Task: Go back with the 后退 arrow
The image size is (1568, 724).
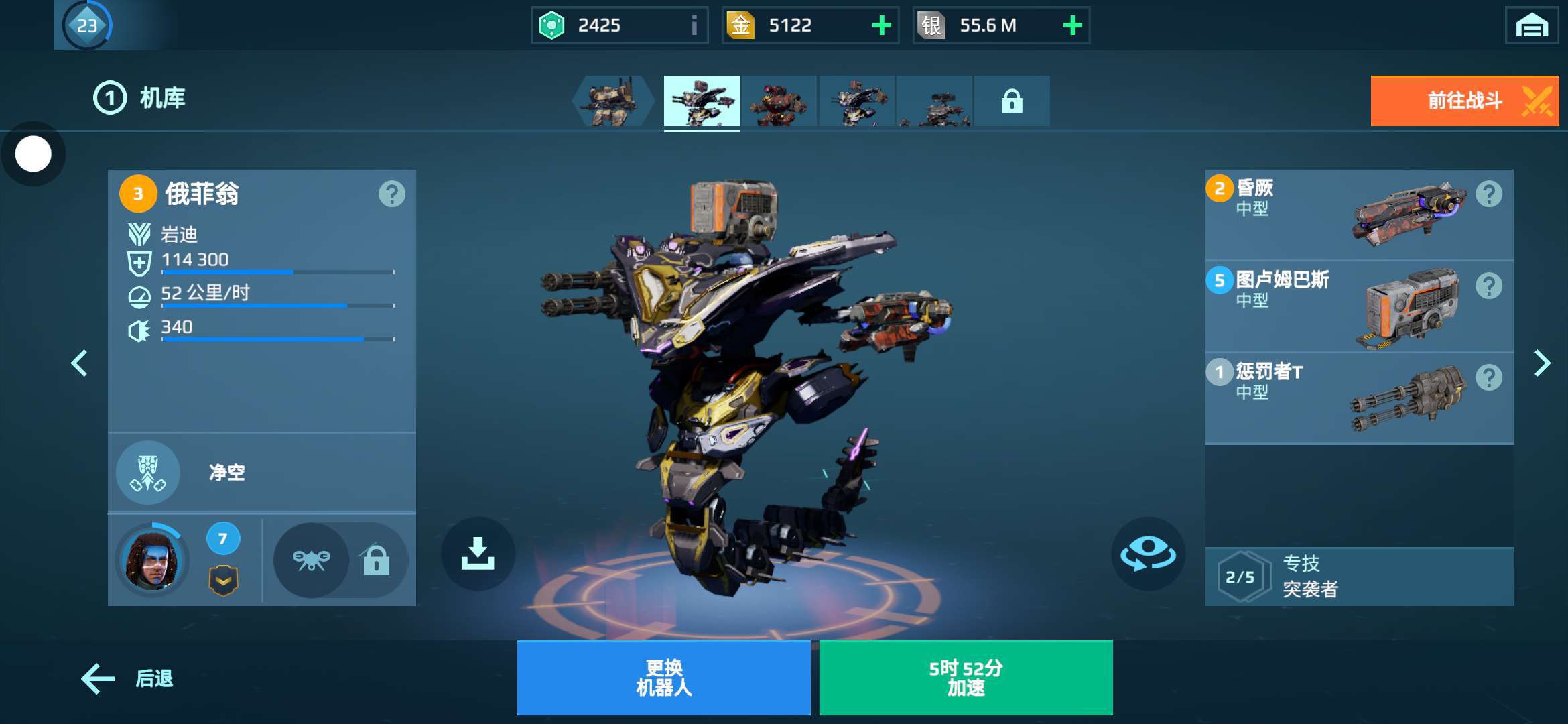Action: [x=127, y=678]
